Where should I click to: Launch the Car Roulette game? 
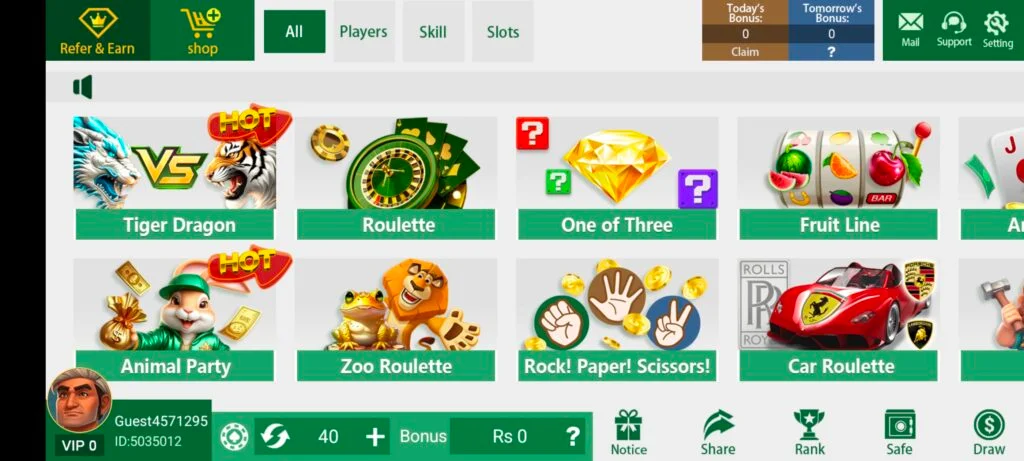coord(839,320)
